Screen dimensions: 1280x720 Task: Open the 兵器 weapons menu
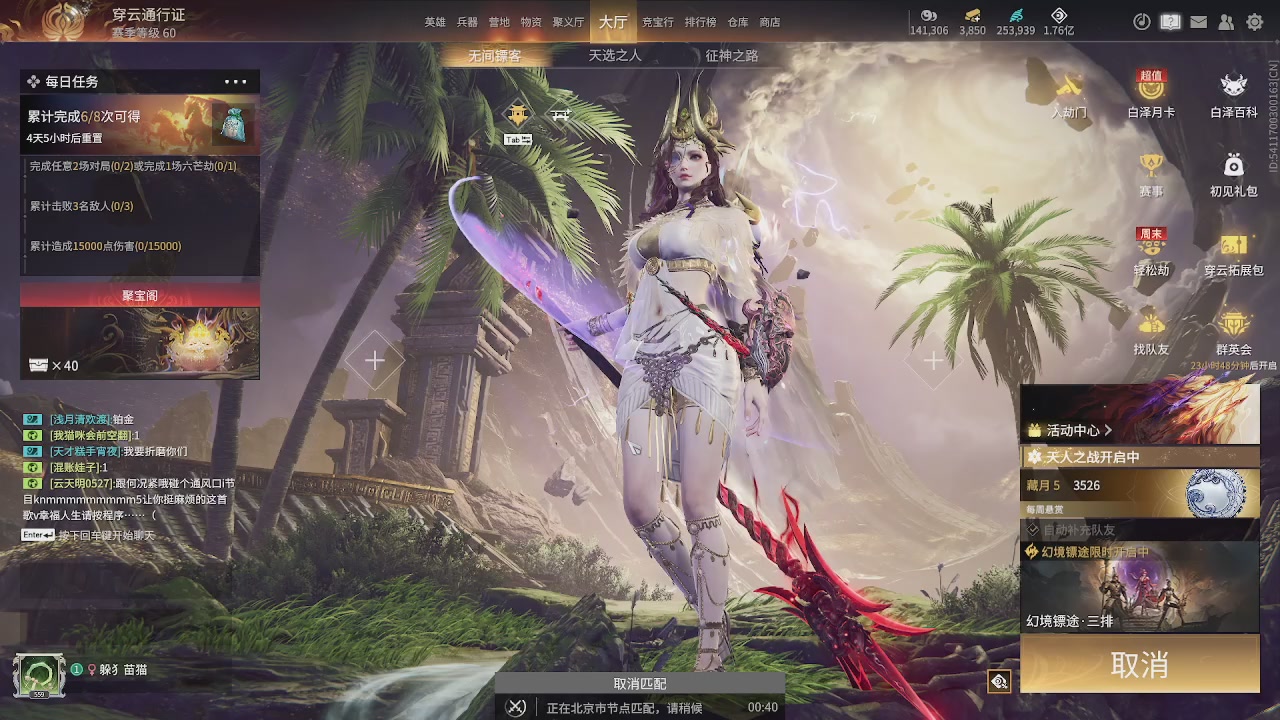coord(467,22)
